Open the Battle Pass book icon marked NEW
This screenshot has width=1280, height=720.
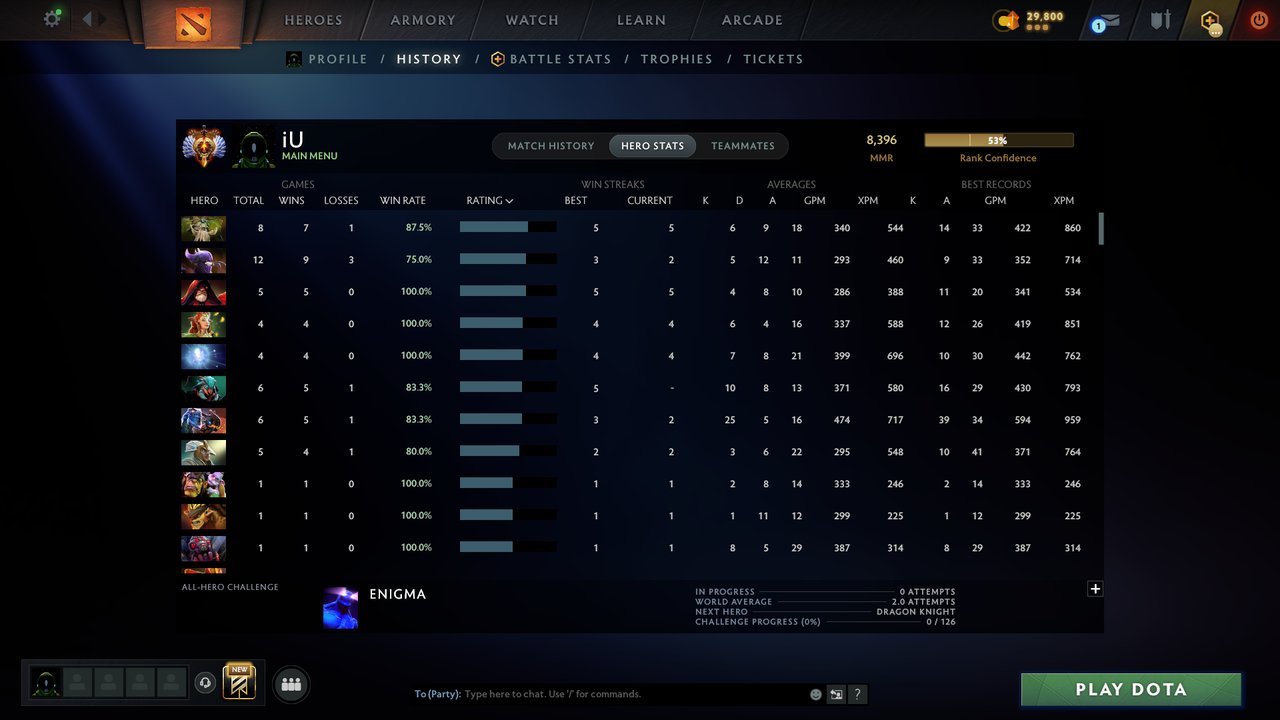(237, 682)
